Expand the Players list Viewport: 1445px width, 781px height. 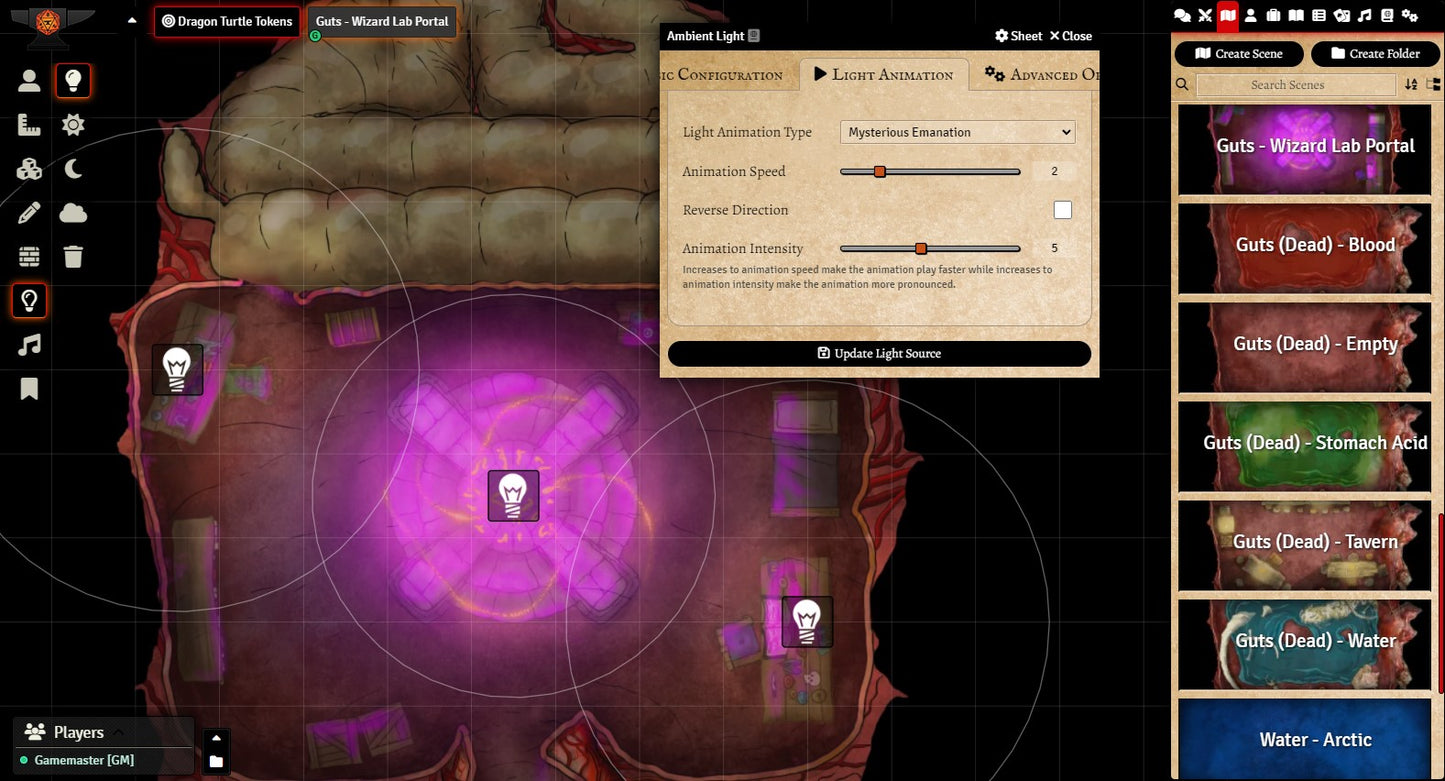[117, 732]
